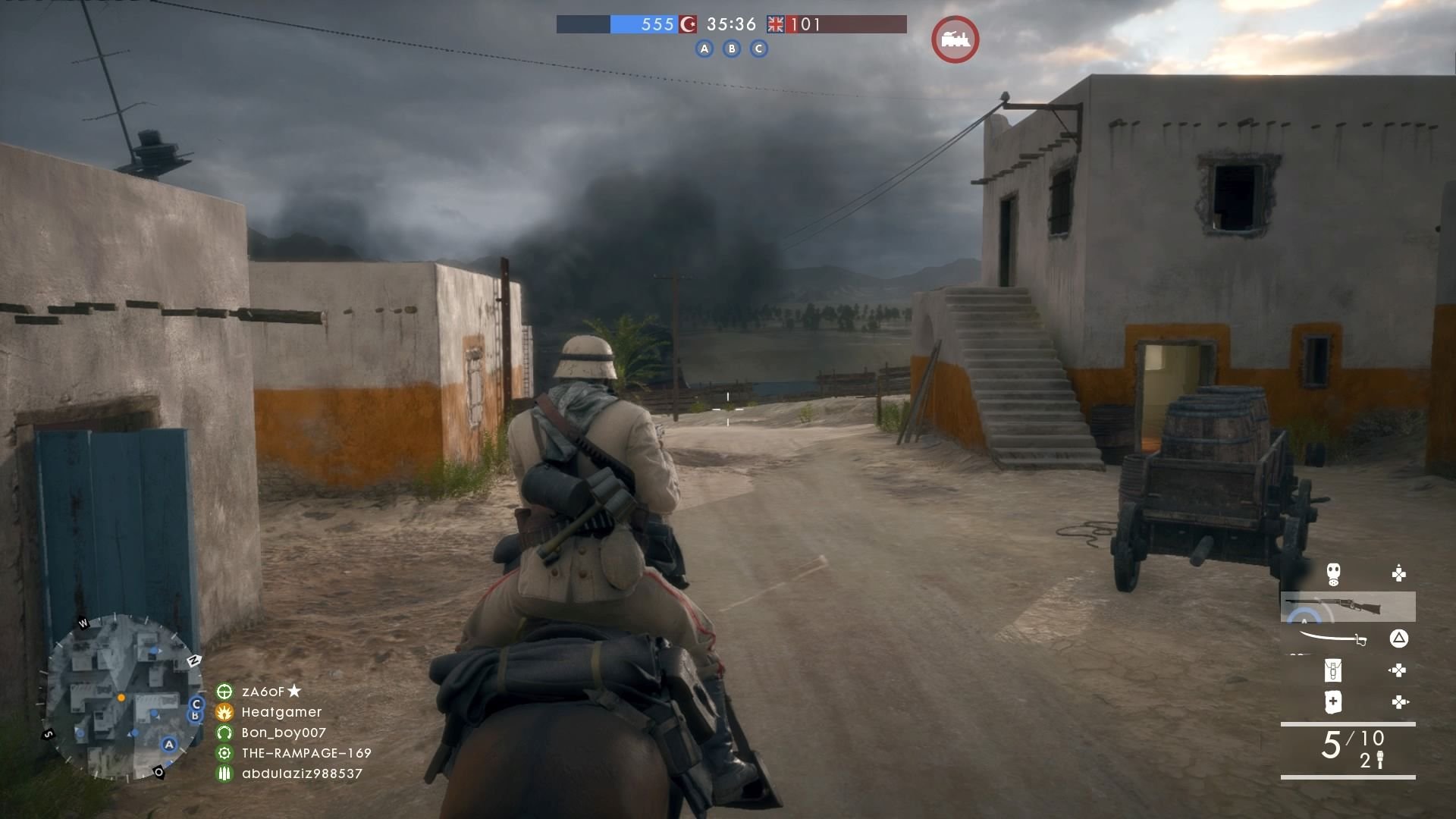
Task: Open the highlighted rifle weapon slot
Action: click(1348, 605)
